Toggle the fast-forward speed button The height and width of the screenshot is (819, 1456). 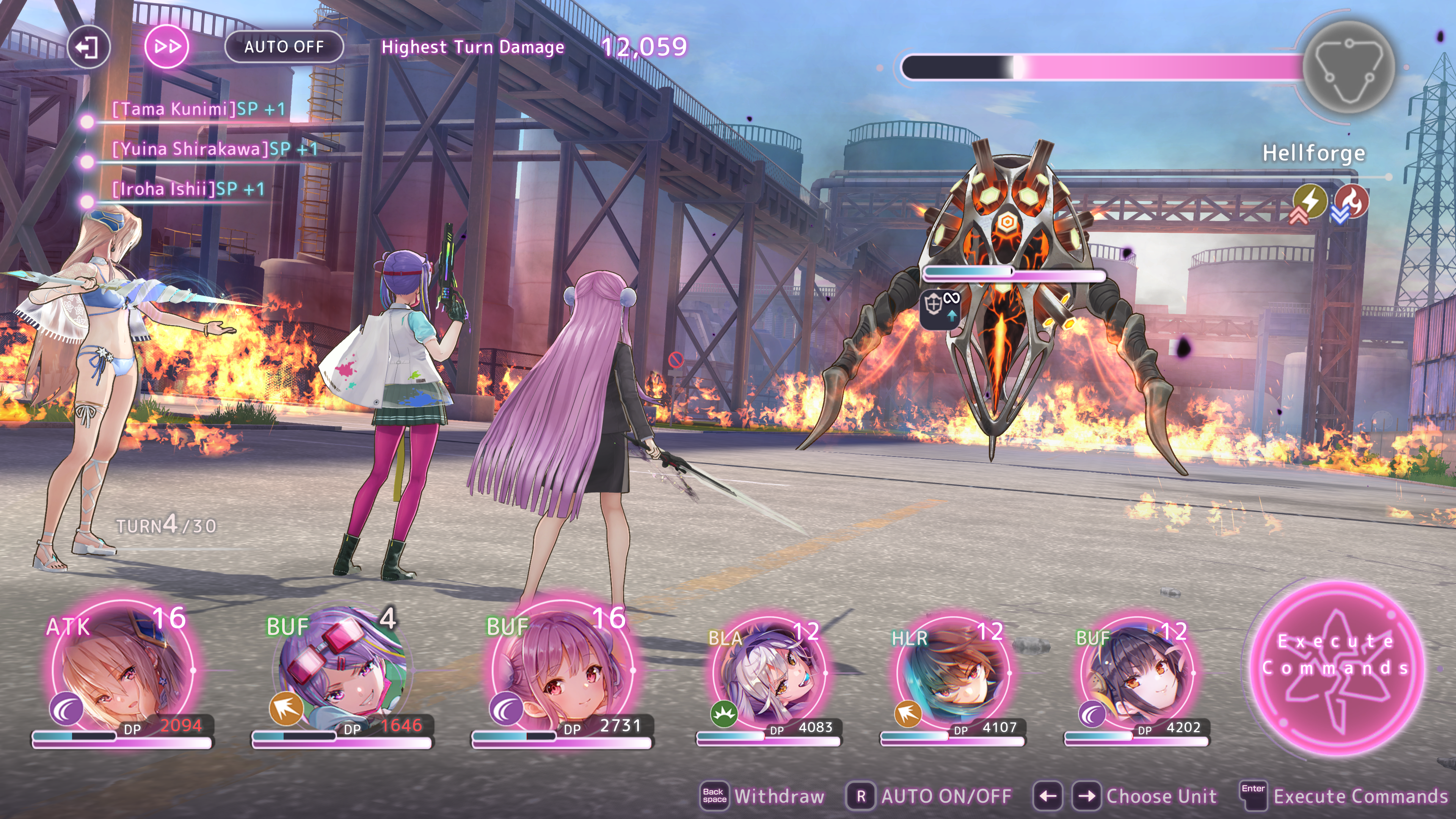tap(167, 47)
